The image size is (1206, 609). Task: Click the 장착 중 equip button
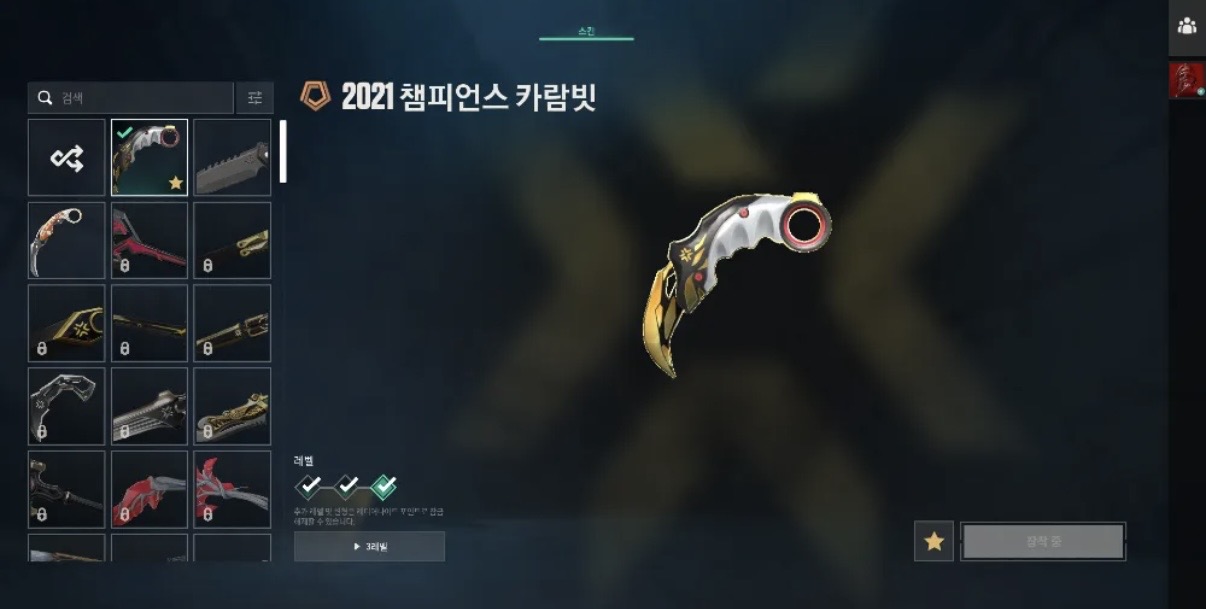tap(1043, 541)
